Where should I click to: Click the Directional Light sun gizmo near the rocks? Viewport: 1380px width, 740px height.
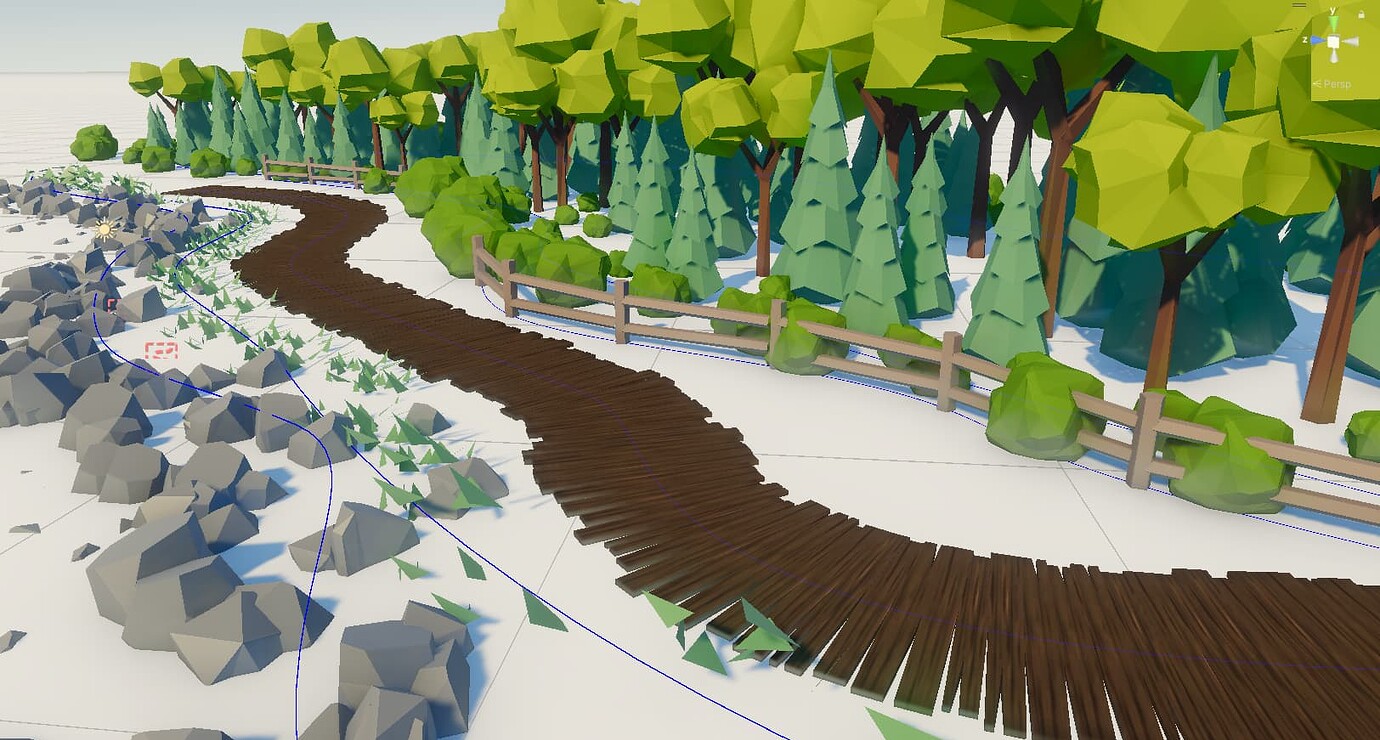coord(104,228)
